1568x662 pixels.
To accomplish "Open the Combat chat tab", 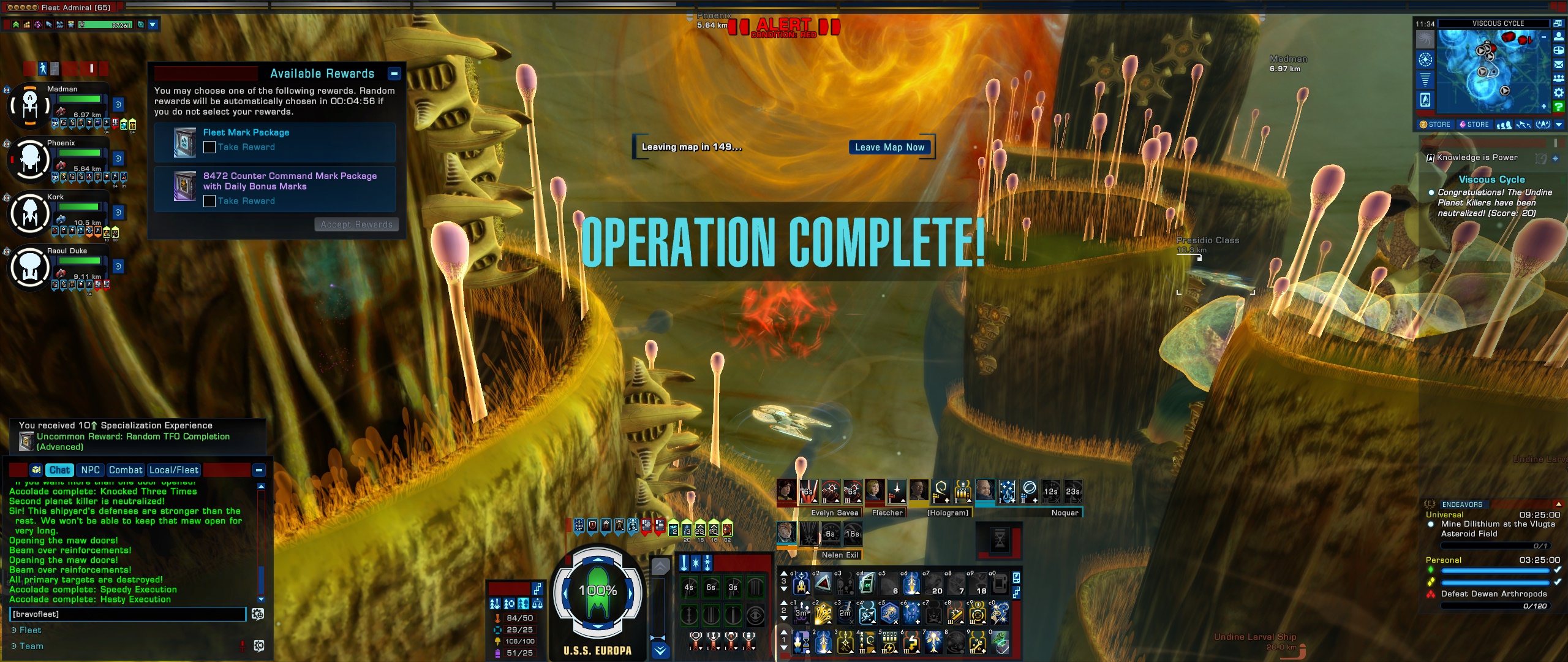I will [126, 470].
